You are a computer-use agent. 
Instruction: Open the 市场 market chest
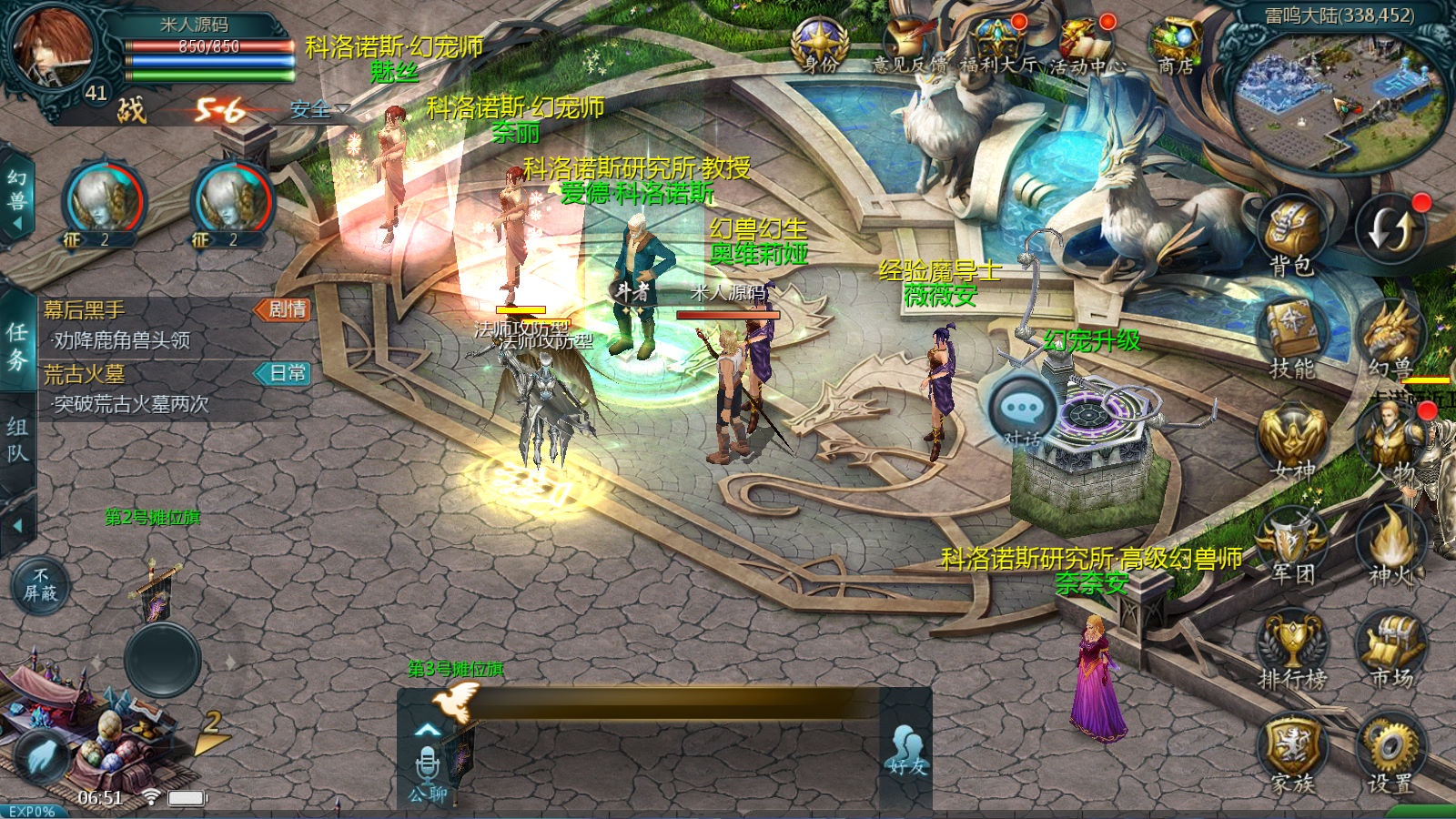point(1391,647)
